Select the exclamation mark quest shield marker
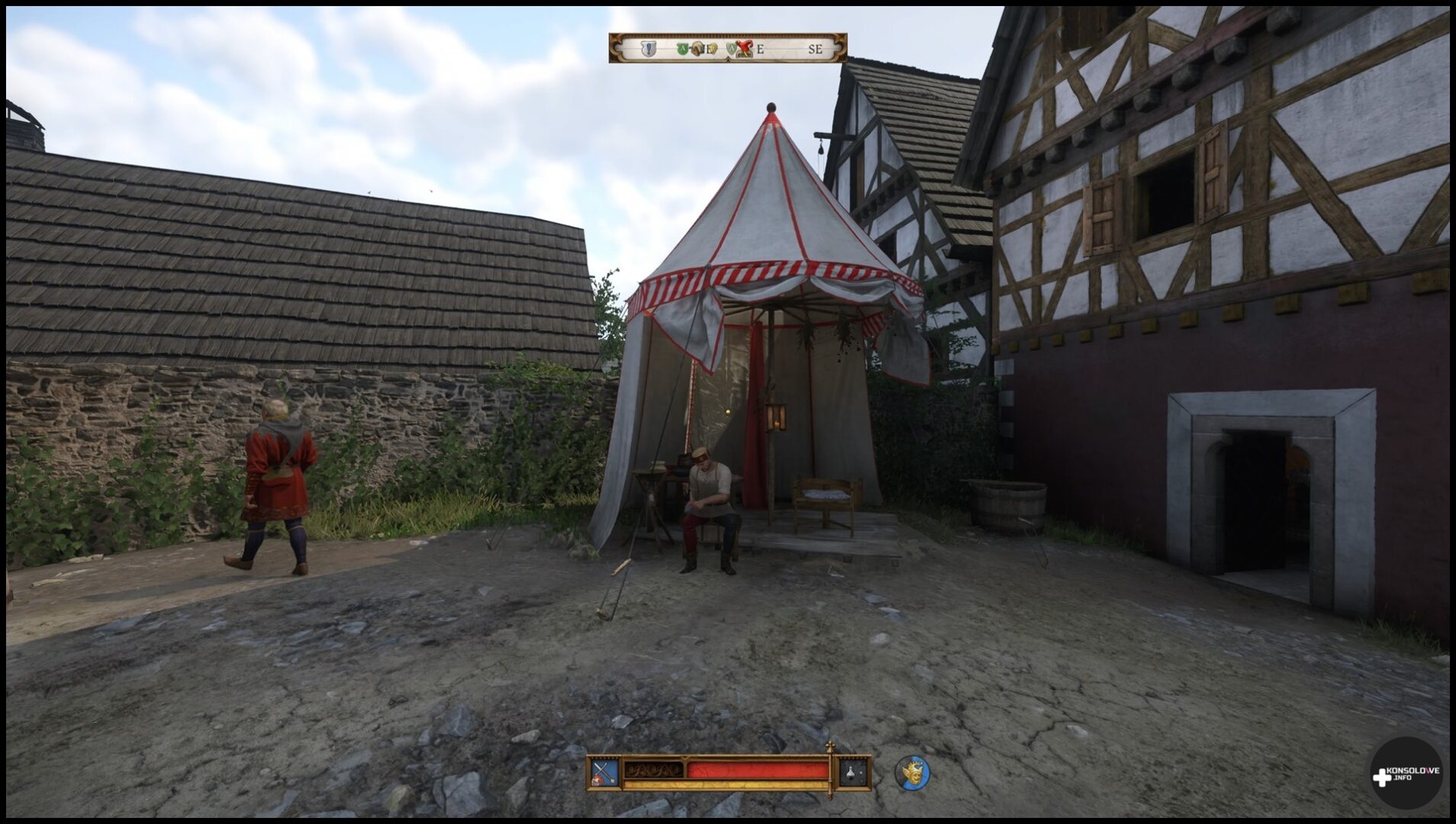The height and width of the screenshot is (824, 1456). (648, 48)
